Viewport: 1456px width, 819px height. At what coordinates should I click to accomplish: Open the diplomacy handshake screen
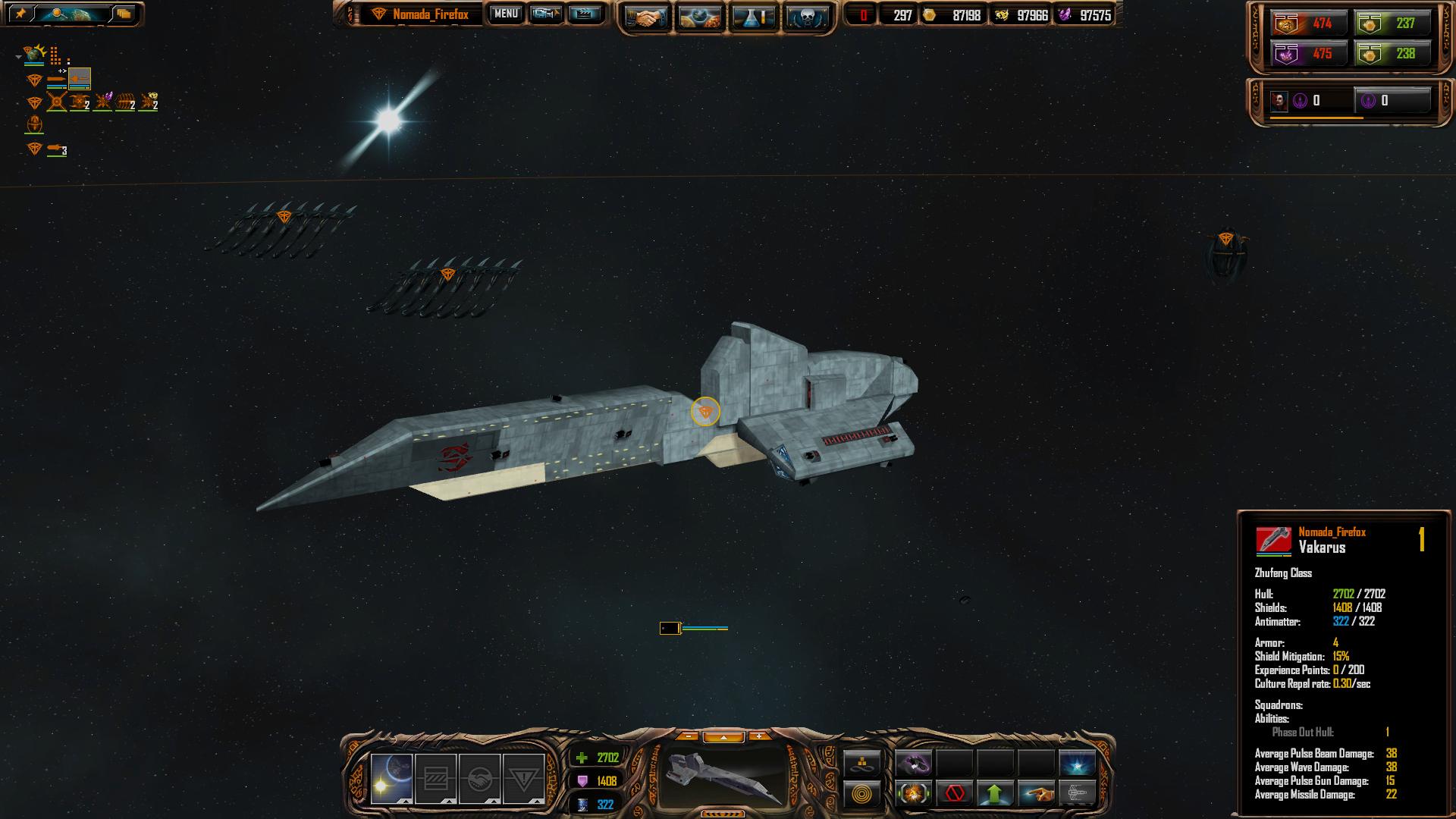tap(646, 17)
